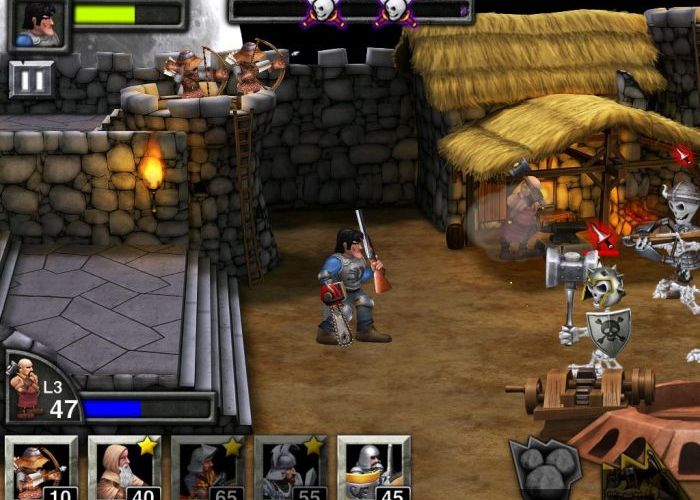Deploy the helmeted soldier unit costing 55
The image size is (700, 500).
pos(290,468)
